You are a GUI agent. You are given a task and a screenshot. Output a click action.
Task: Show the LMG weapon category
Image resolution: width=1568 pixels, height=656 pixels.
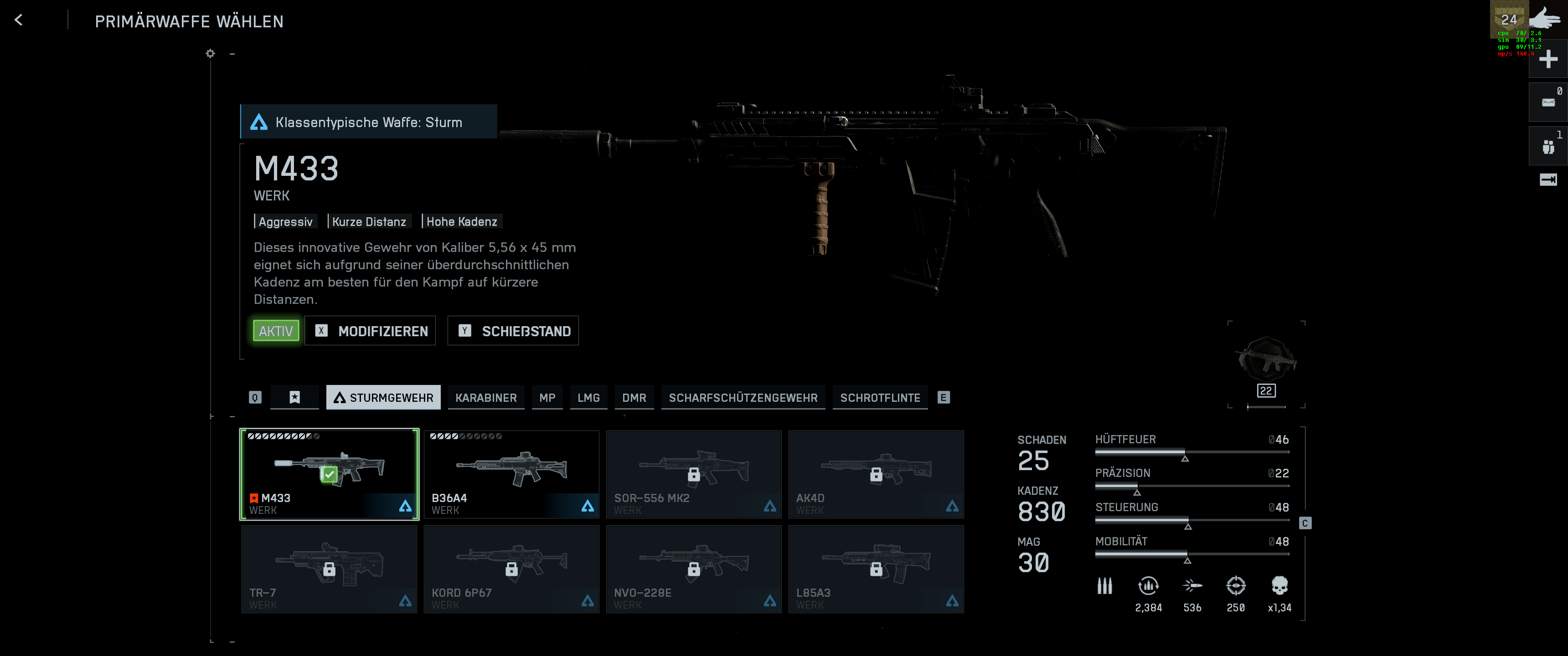[x=588, y=398]
